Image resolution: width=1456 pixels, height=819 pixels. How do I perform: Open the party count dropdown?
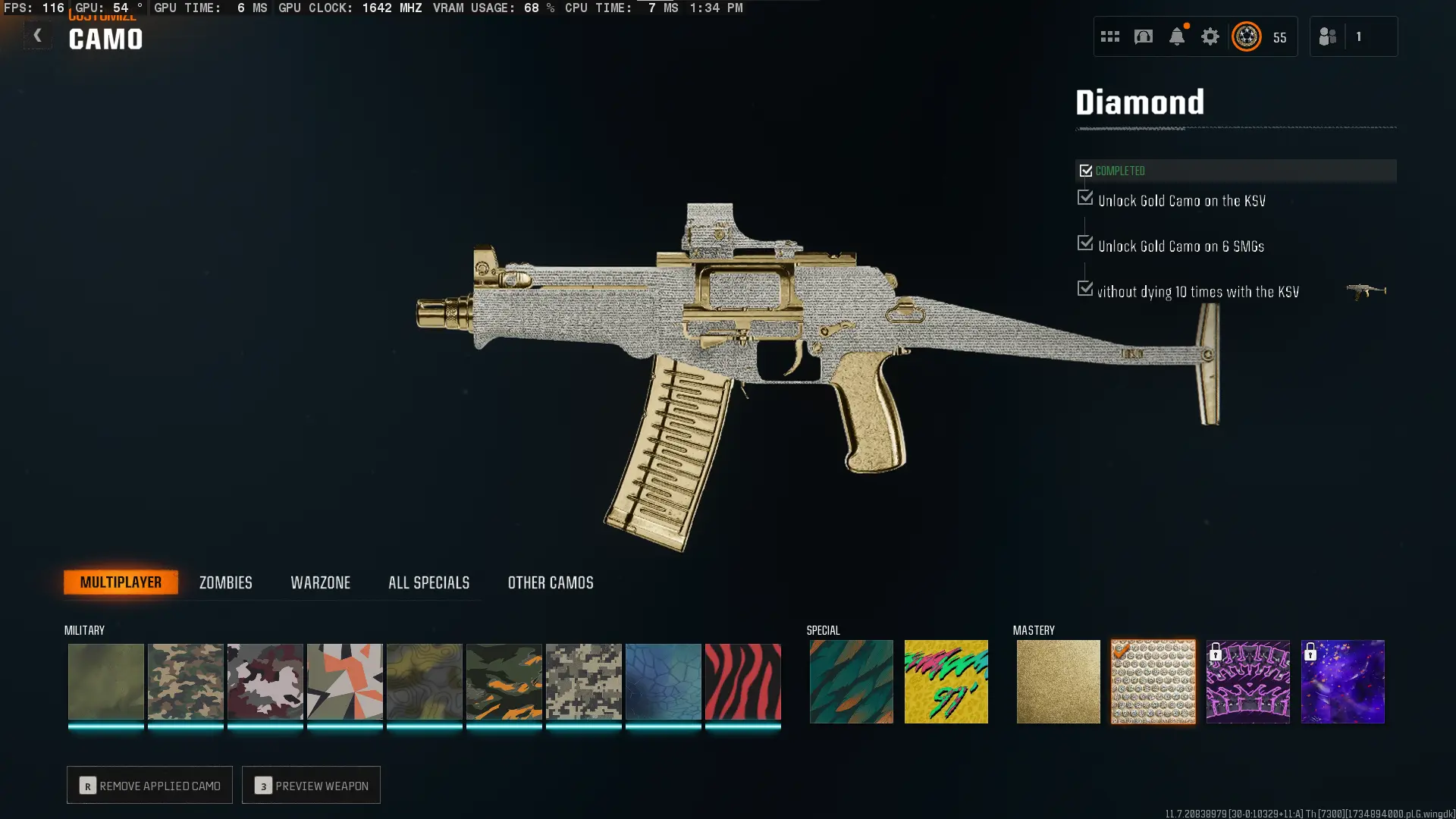pos(1359,36)
